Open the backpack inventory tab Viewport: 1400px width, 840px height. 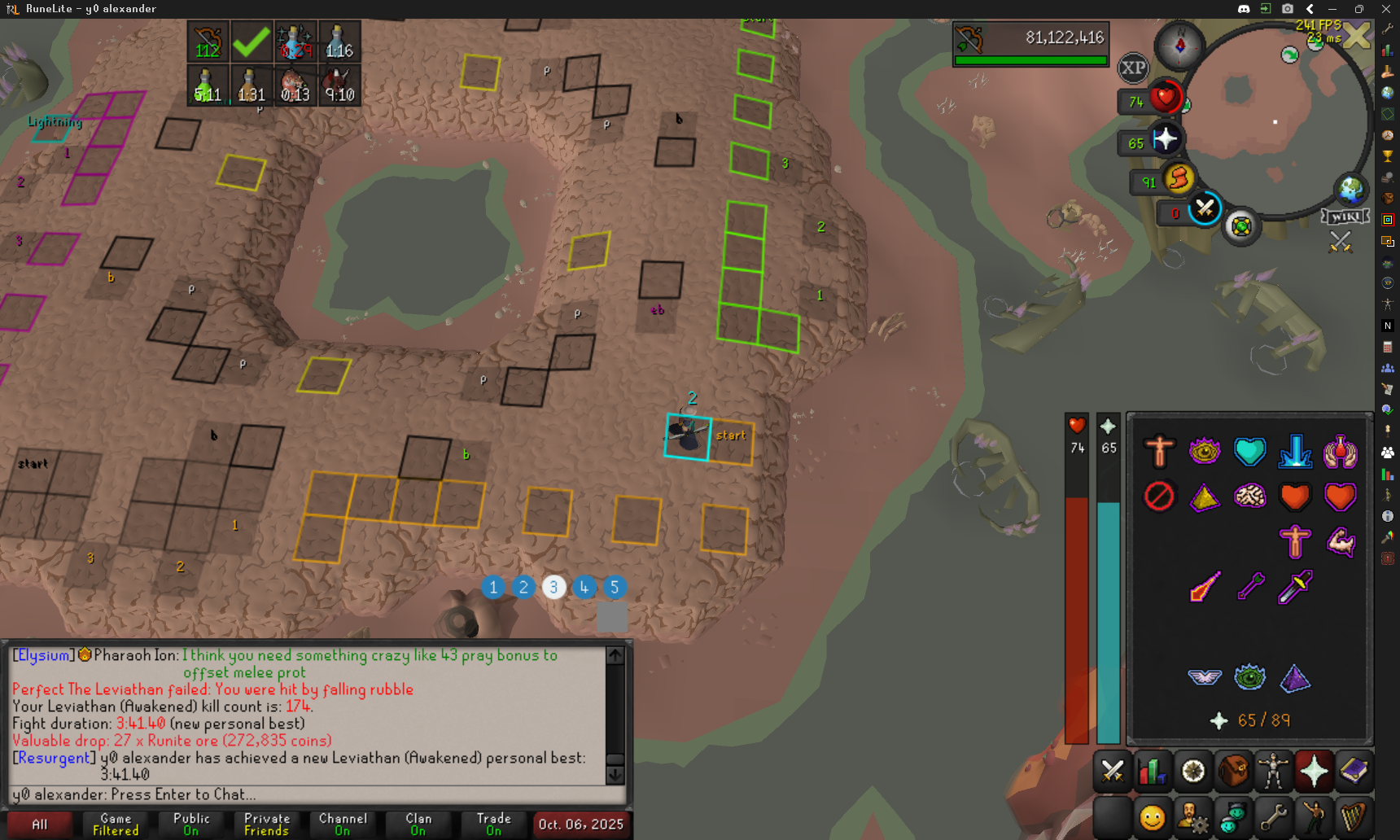(1233, 771)
